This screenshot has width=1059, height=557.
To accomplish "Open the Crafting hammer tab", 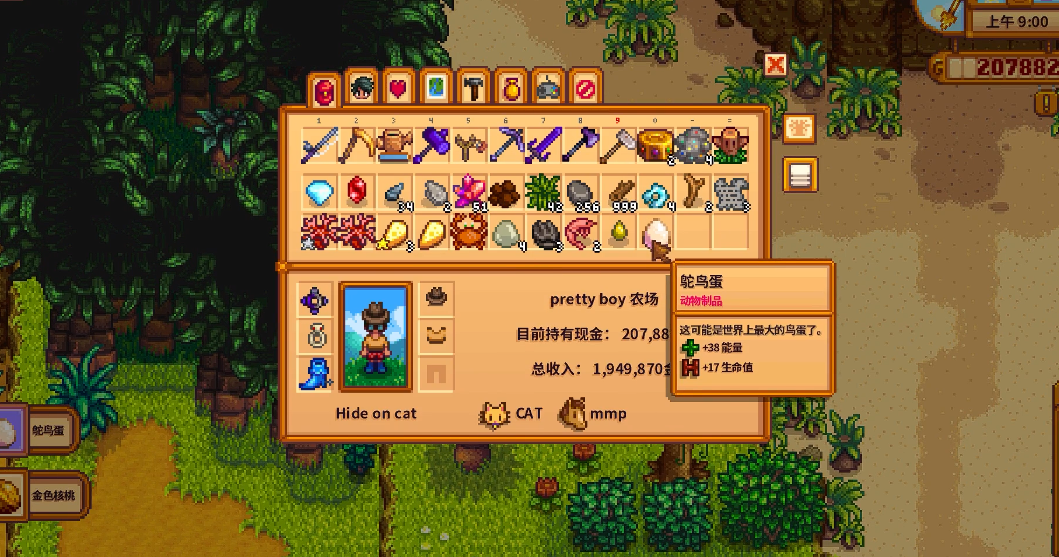I will [x=471, y=88].
